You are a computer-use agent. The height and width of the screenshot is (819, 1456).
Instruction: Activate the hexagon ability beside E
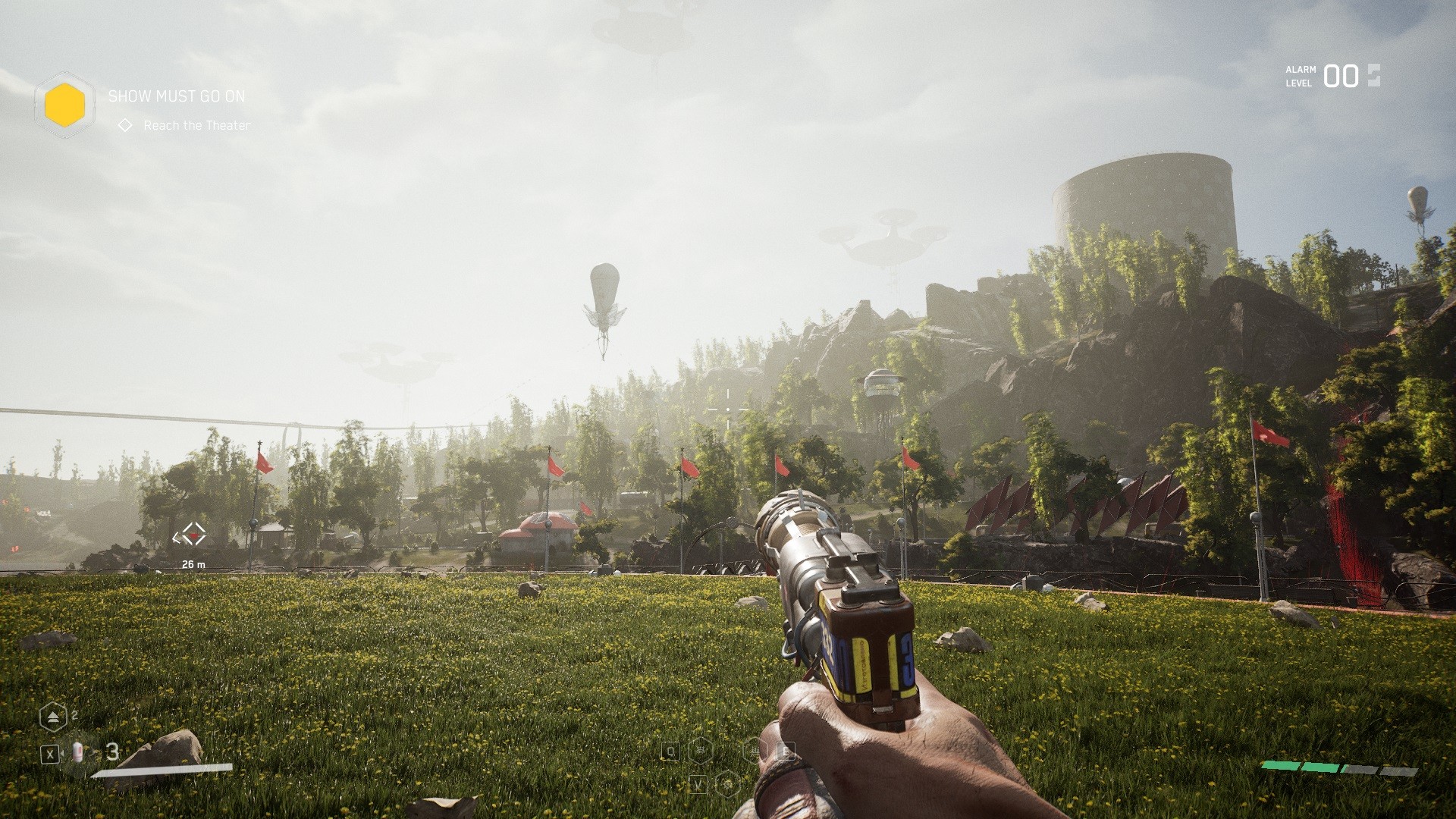pyautogui.click(x=754, y=751)
